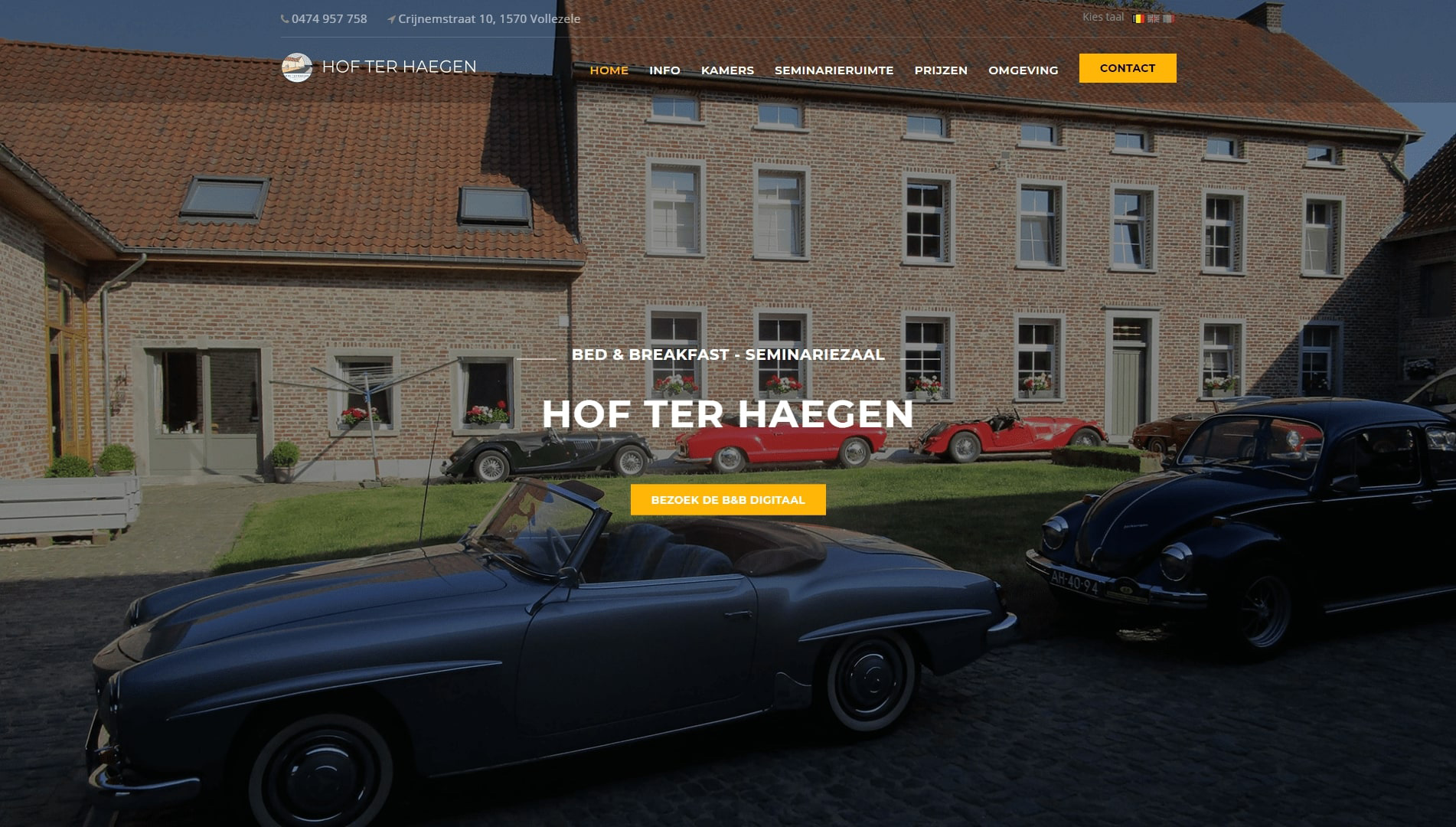Screen dimensions: 1456x827
Task: Open the Home menu link
Action: coord(609,70)
